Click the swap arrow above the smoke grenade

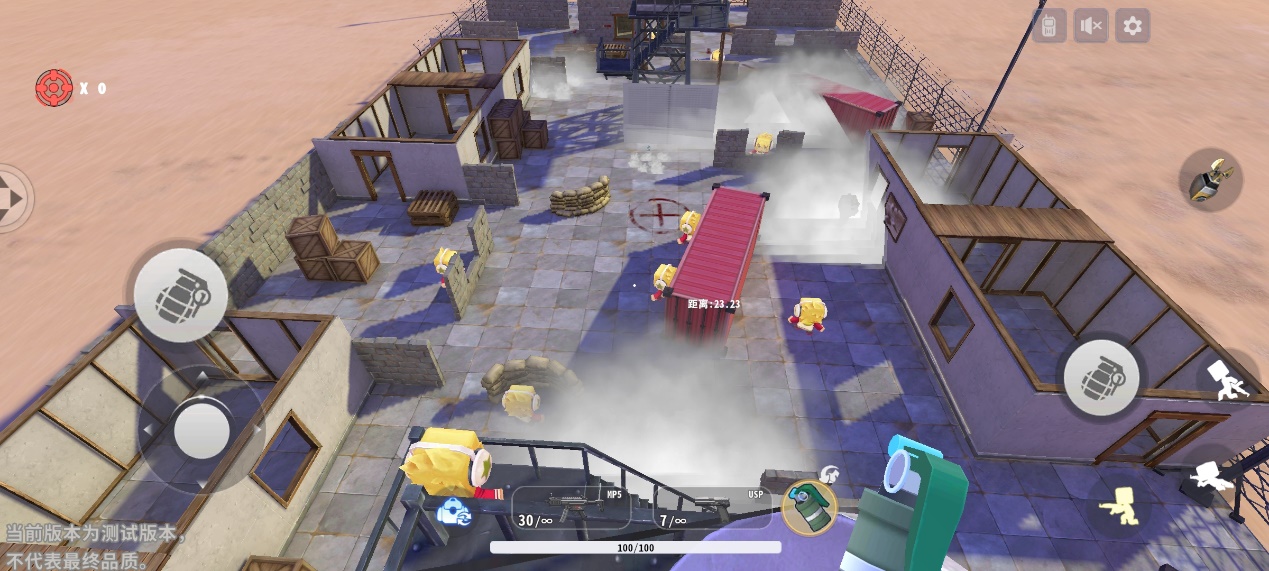[829, 474]
